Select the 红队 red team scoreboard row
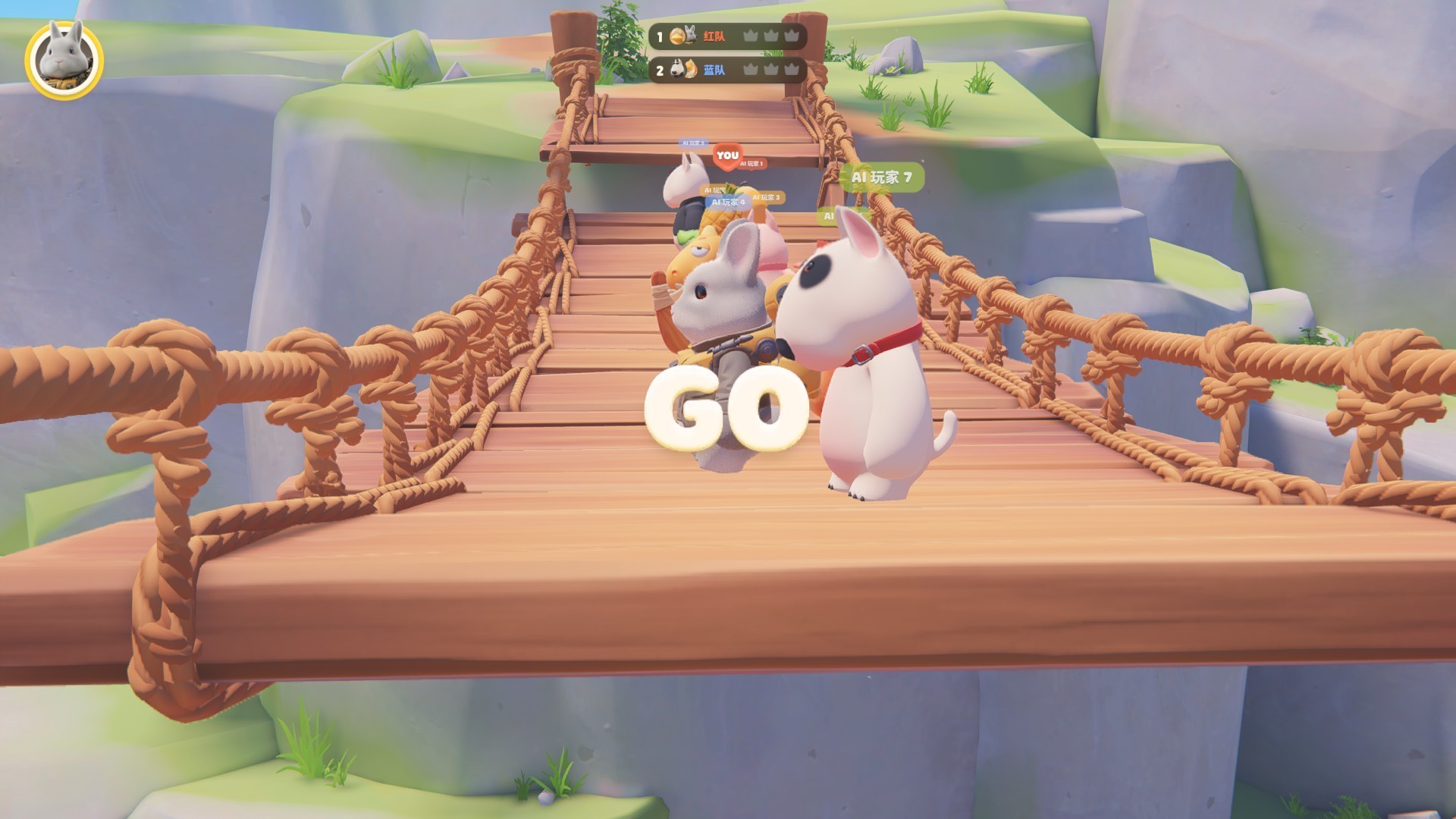The image size is (1456, 819). pos(726,36)
